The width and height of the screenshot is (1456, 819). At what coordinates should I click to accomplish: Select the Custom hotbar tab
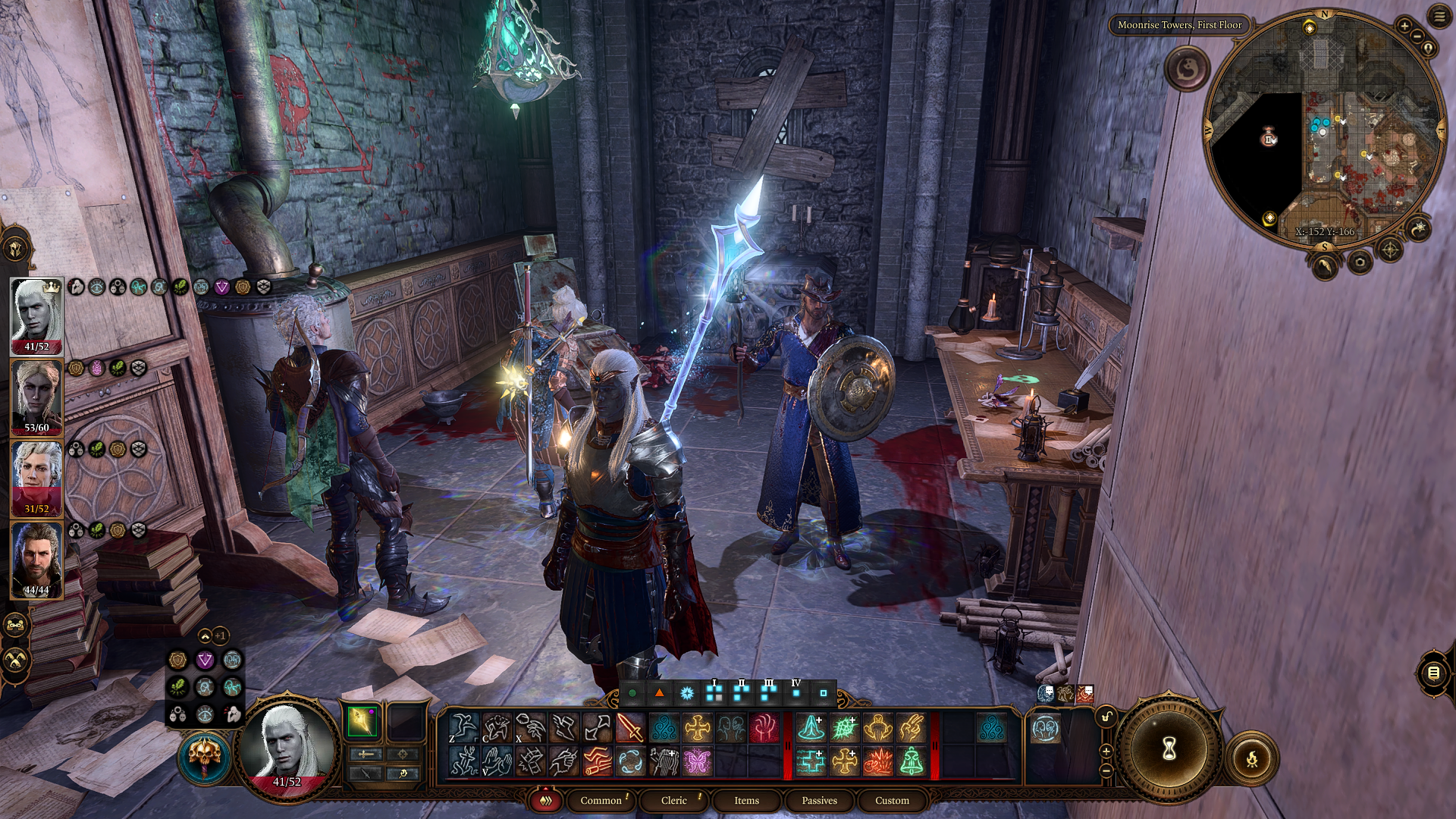pos(892,800)
